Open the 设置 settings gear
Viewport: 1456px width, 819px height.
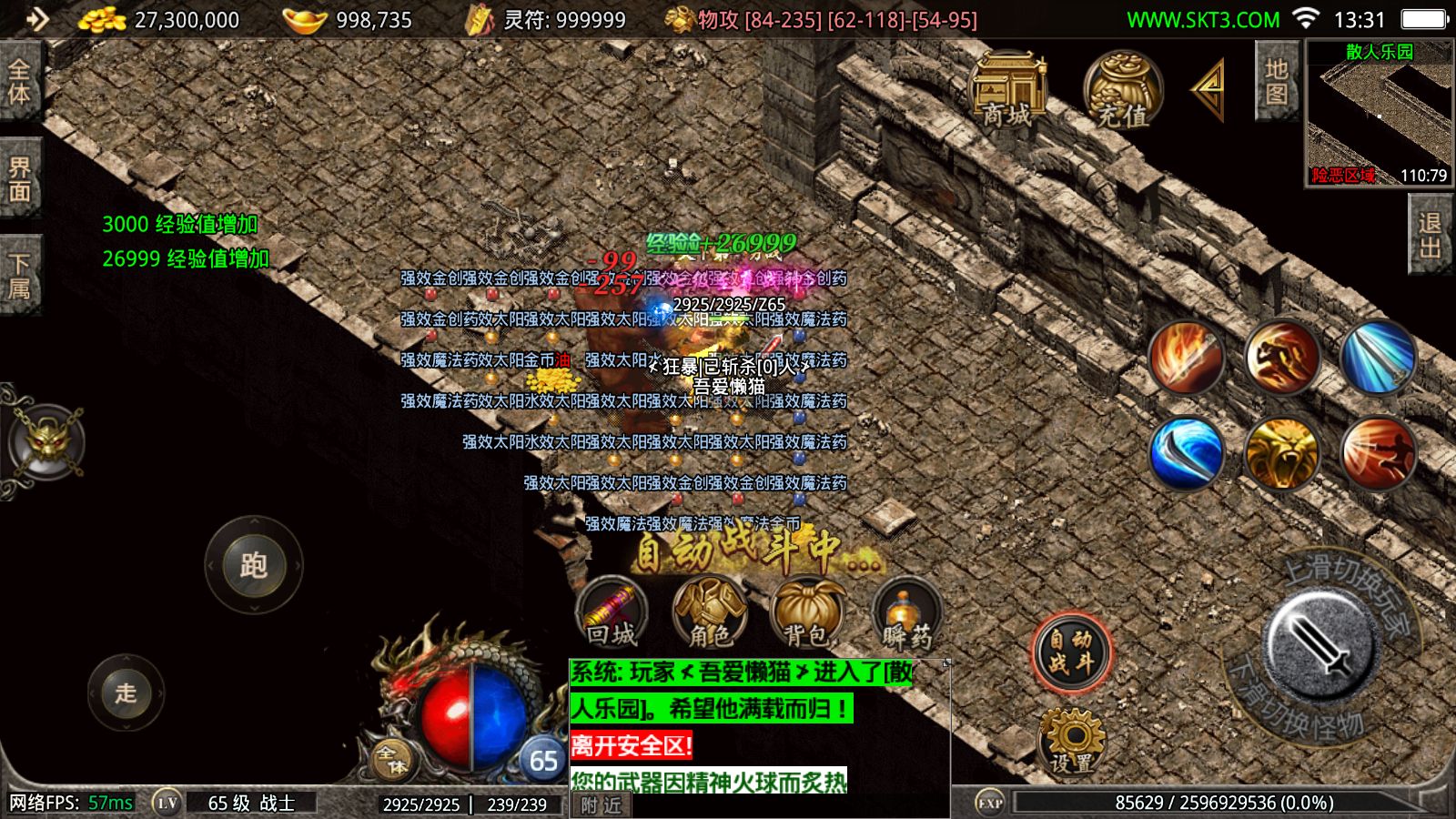[1072, 739]
